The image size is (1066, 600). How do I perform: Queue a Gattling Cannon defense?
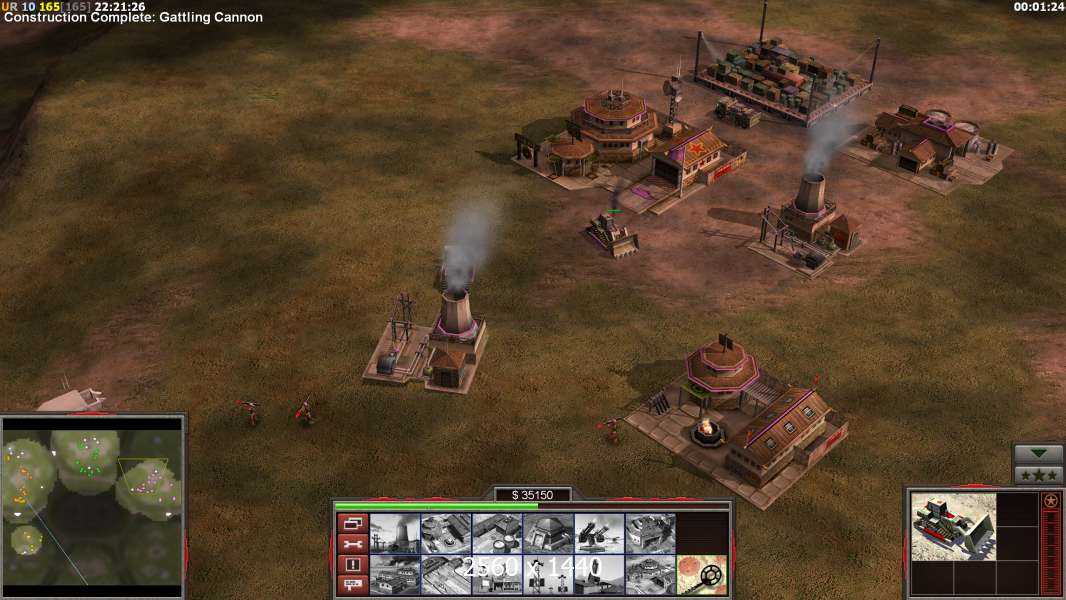coord(599,533)
